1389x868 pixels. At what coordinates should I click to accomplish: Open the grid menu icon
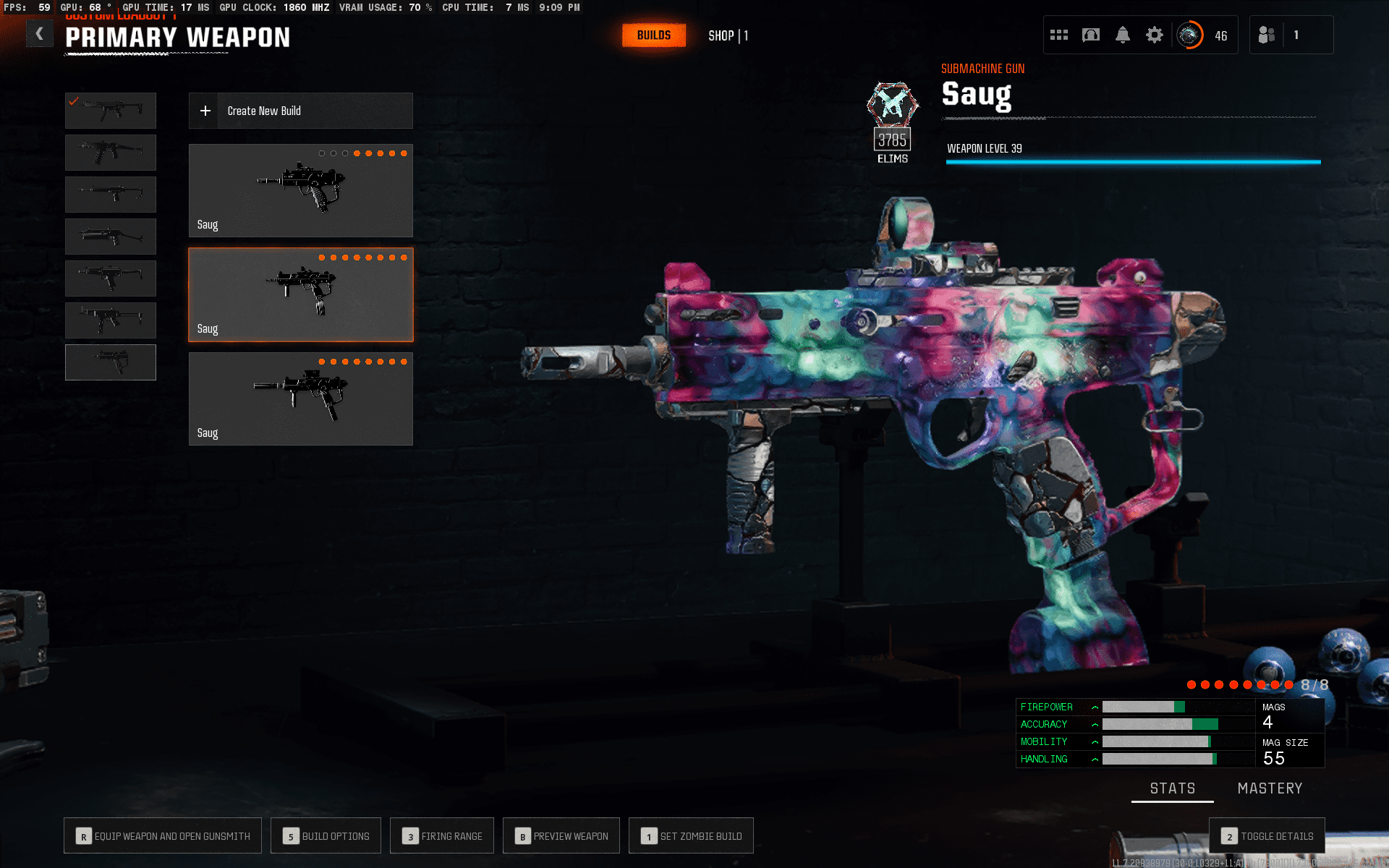[x=1059, y=35]
